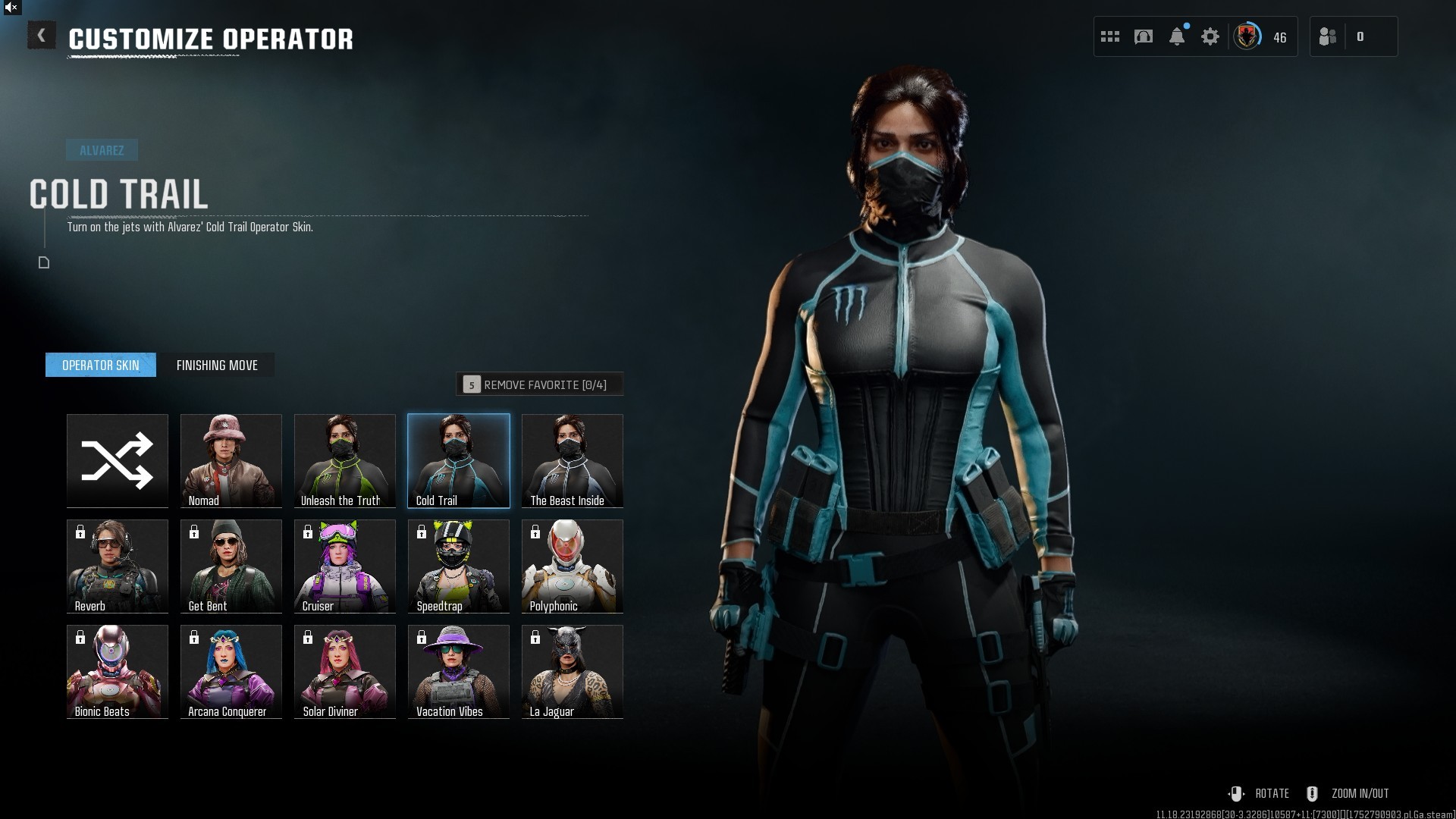Select the La Jaguar skin
This screenshot has width=1456, height=819.
click(573, 671)
